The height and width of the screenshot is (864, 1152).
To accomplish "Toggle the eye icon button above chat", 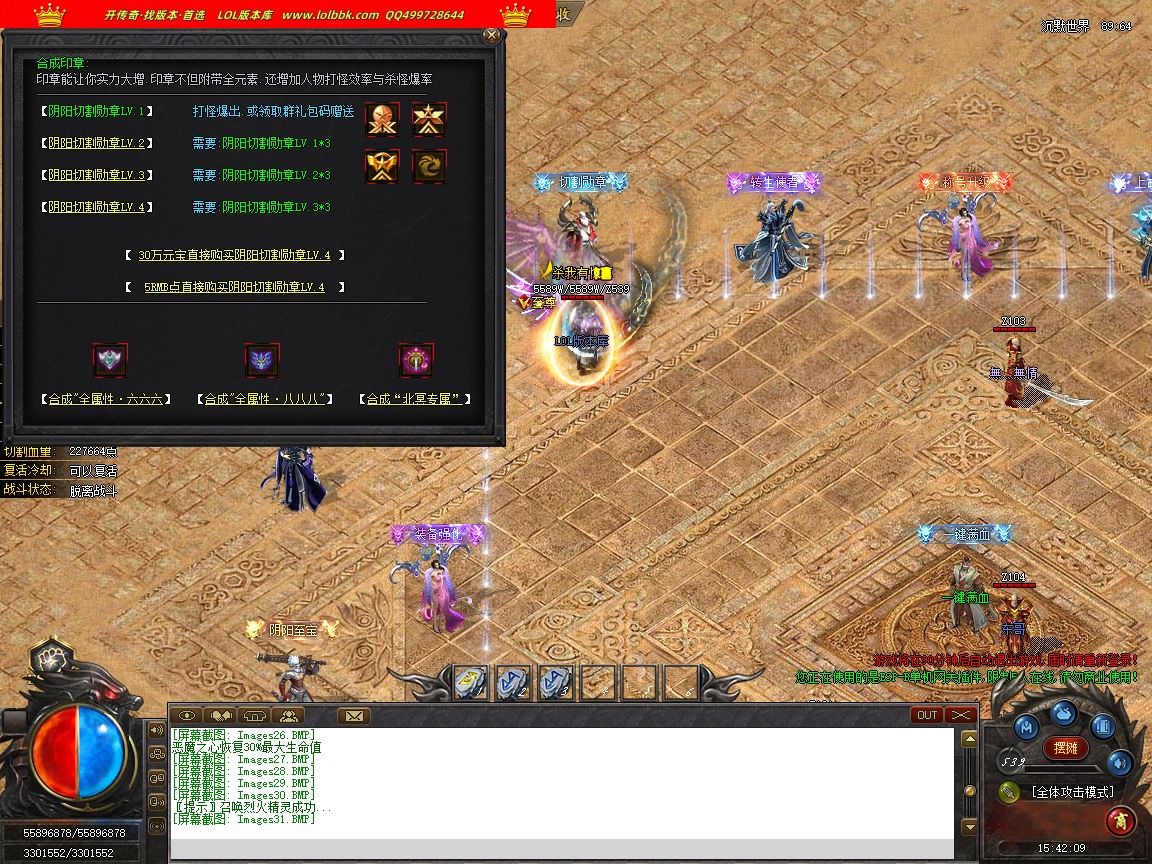I will tap(185, 715).
